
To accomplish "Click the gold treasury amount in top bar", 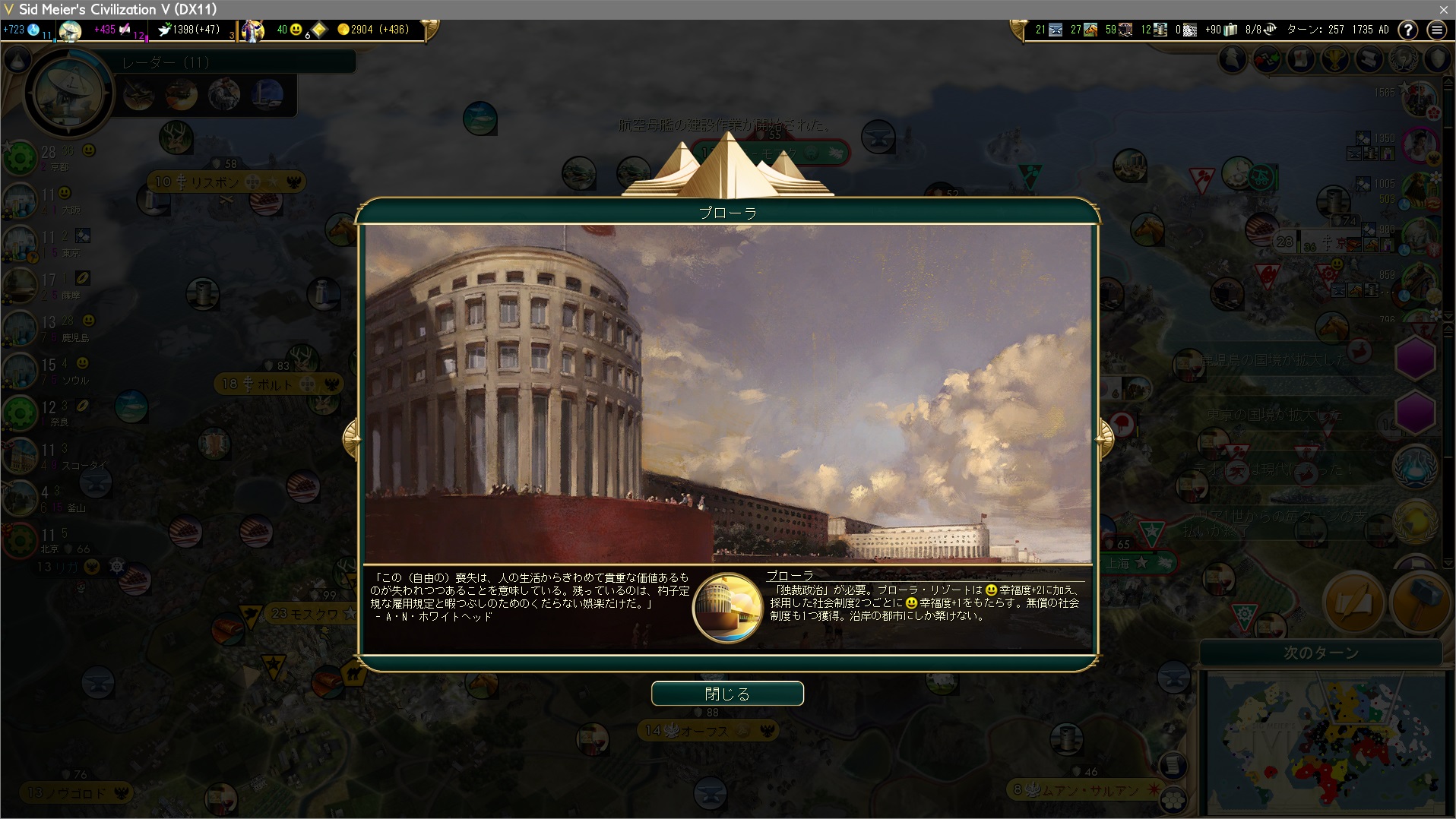I will (x=372, y=30).
